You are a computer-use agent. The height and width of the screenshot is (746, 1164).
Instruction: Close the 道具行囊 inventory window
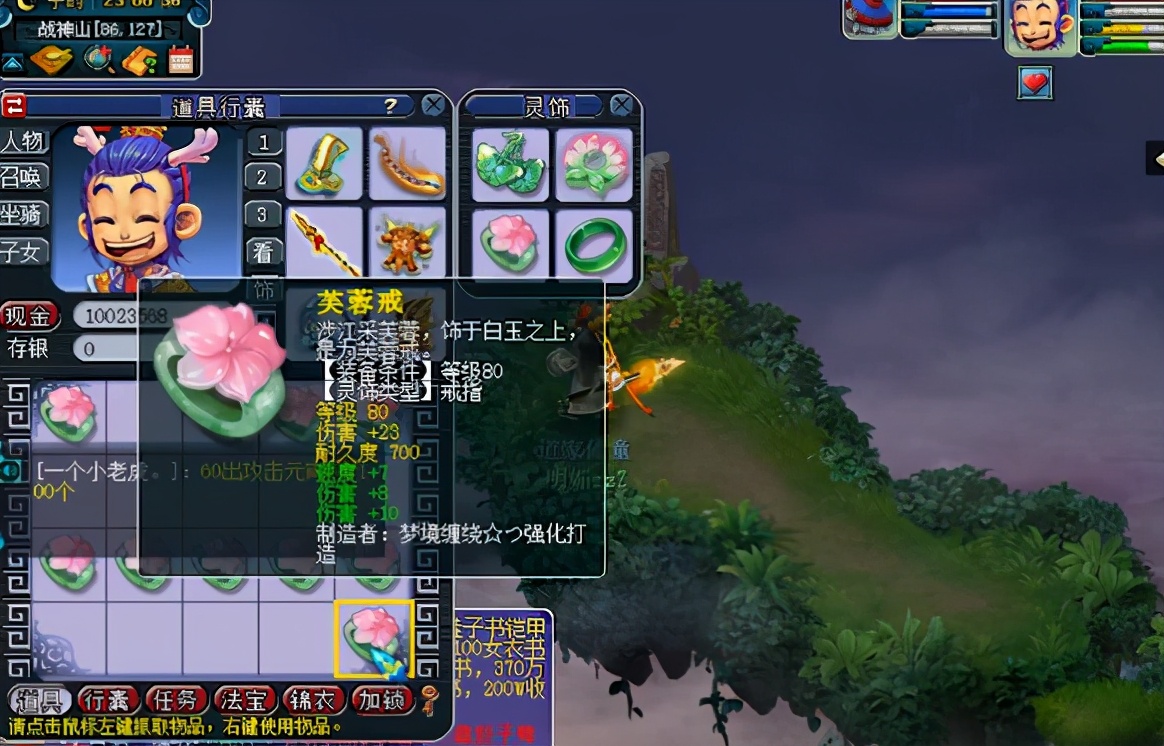[433, 106]
